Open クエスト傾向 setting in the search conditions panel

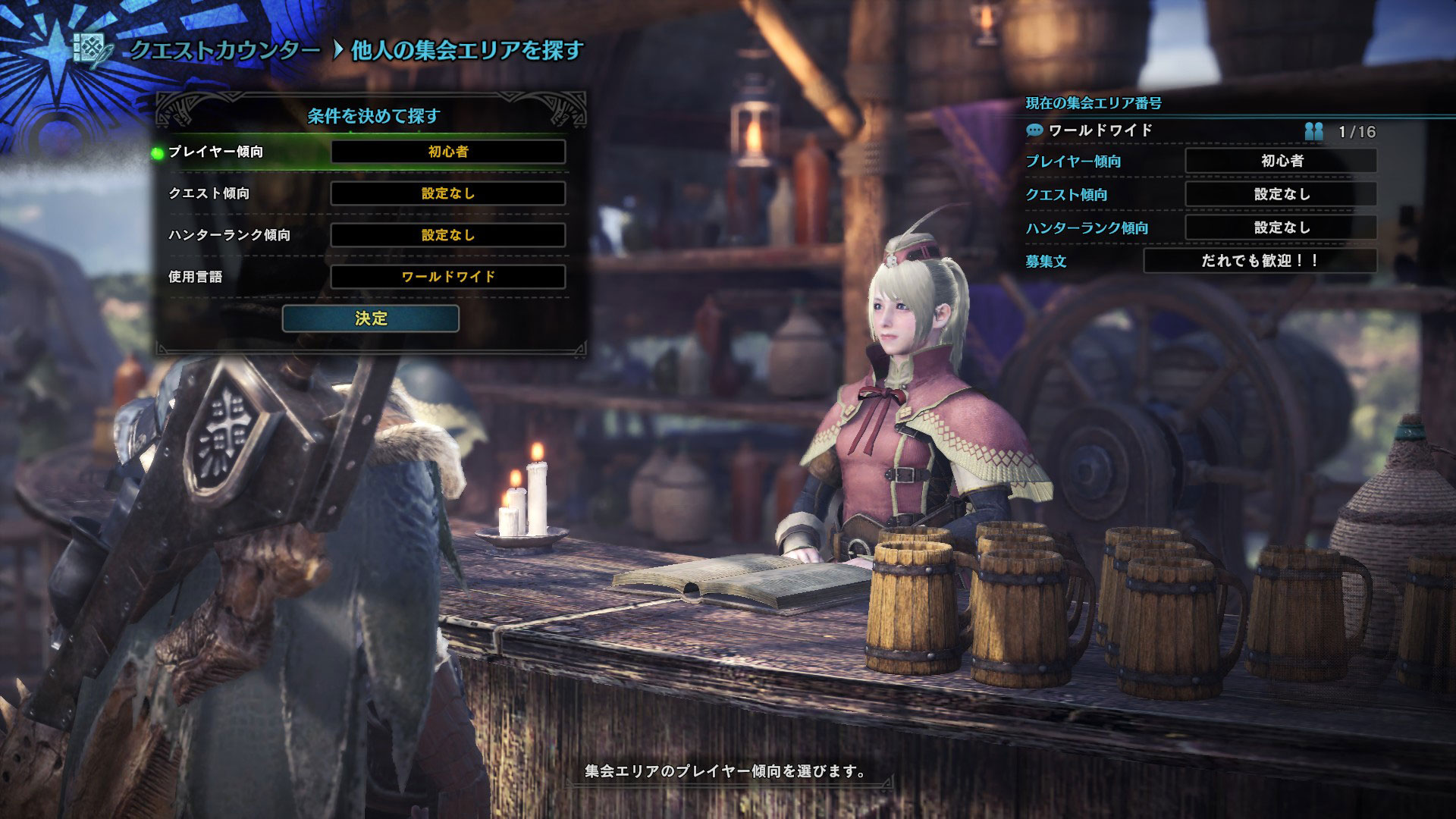(x=447, y=193)
